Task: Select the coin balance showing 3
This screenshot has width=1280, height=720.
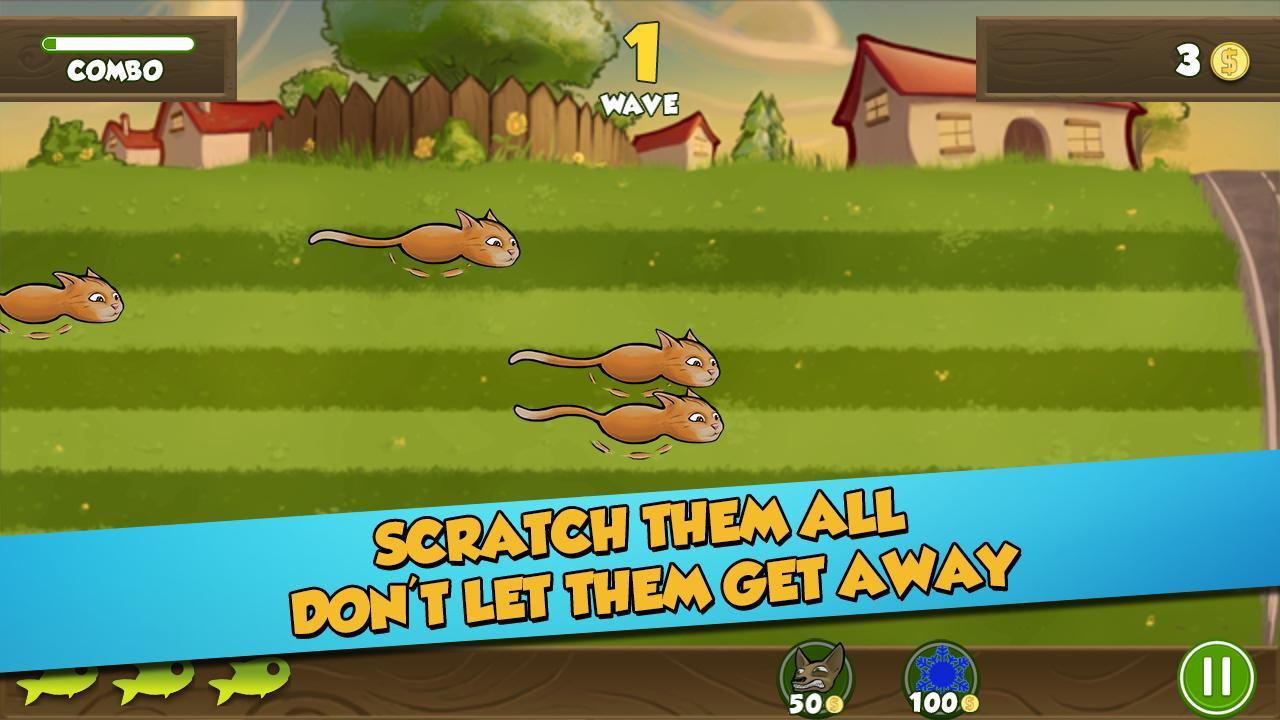Action: [x=1186, y=62]
